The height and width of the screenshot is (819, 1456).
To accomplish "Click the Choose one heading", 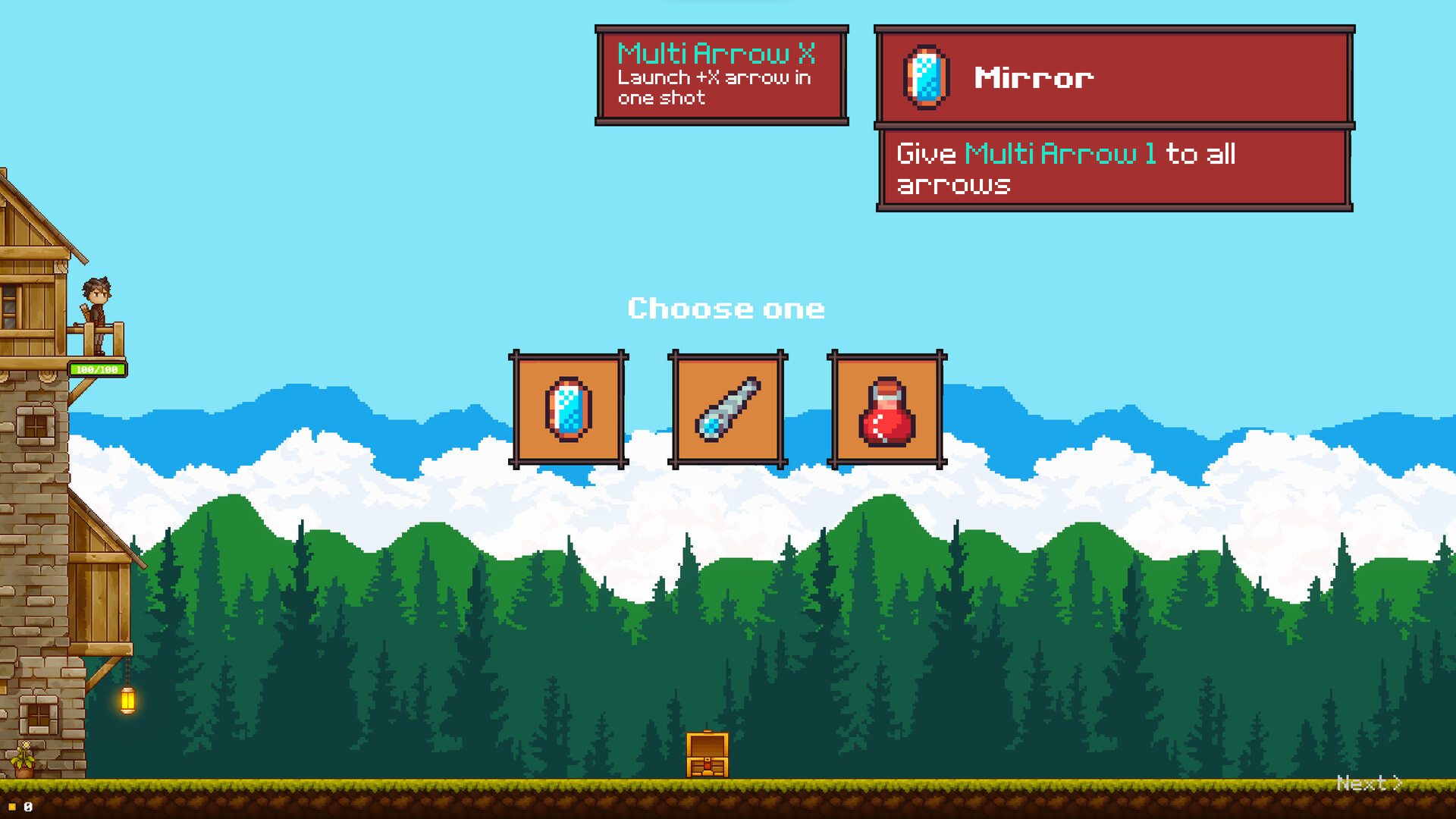I will pyautogui.click(x=726, y=309).
